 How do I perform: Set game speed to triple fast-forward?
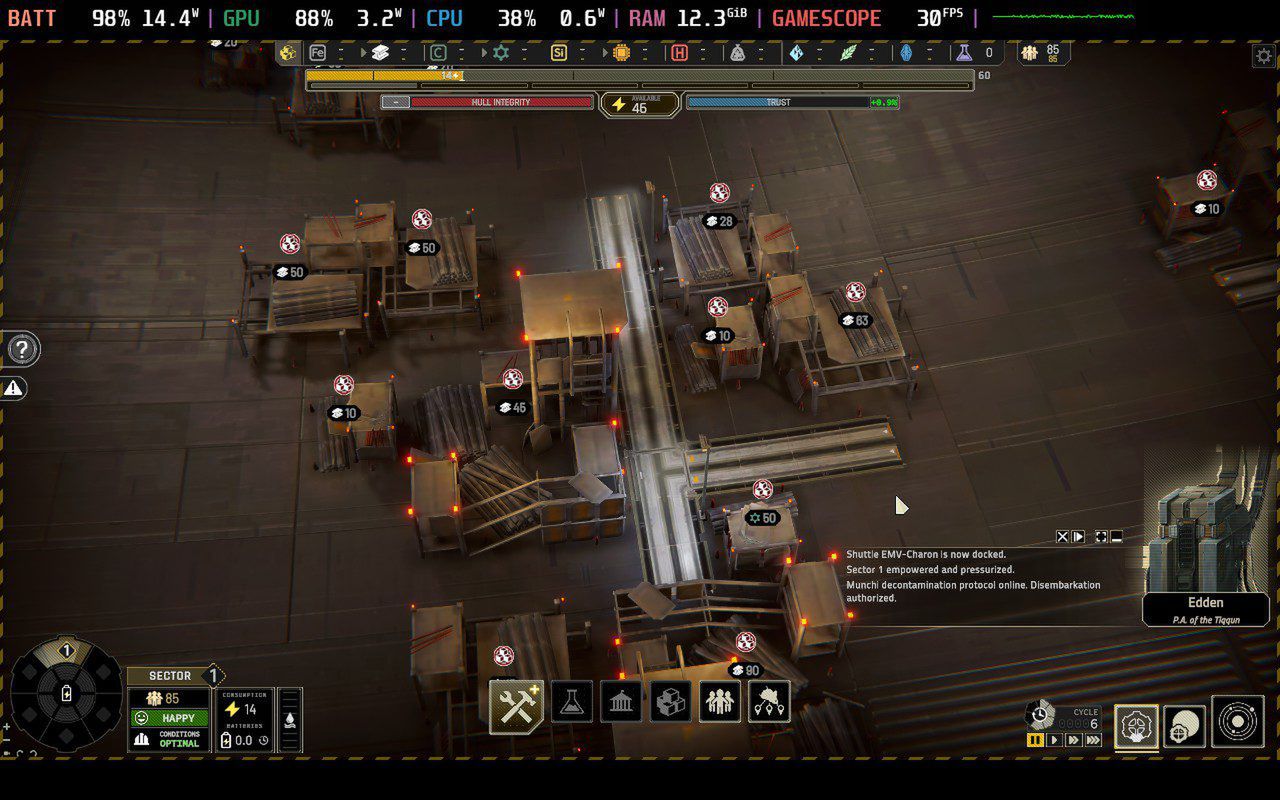[1093, 740]
